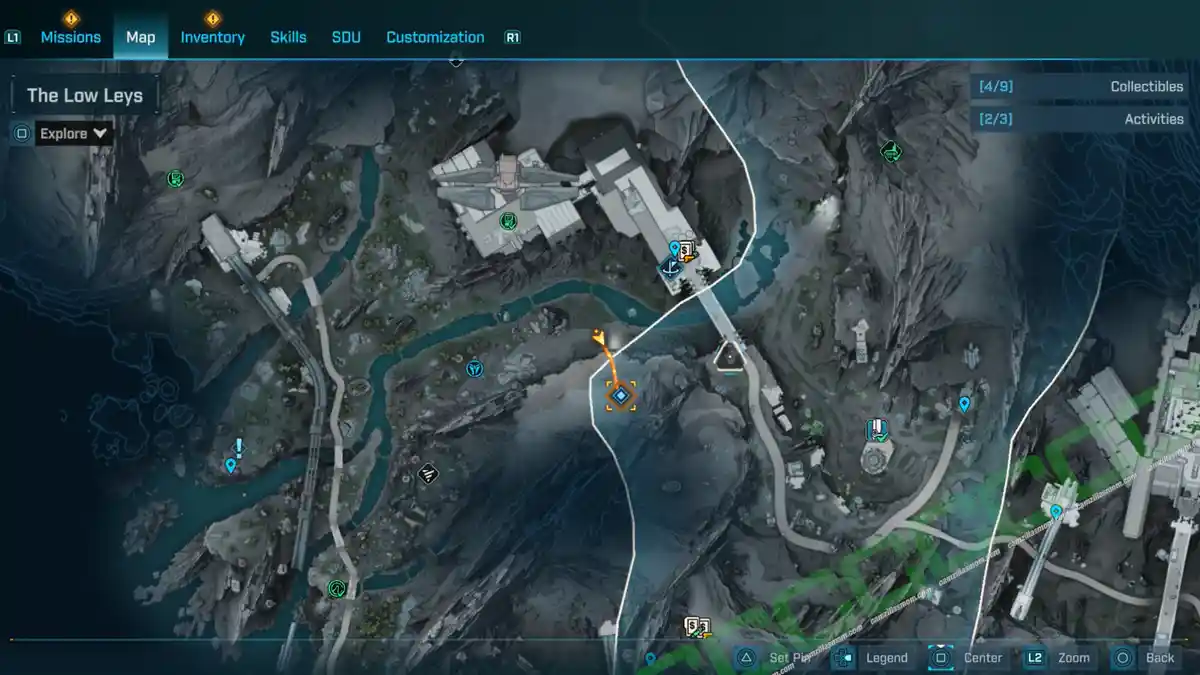Open the Skills tab
Image resolution: width=1200 pixels, height=675 pixels.
tap(288, 37)
